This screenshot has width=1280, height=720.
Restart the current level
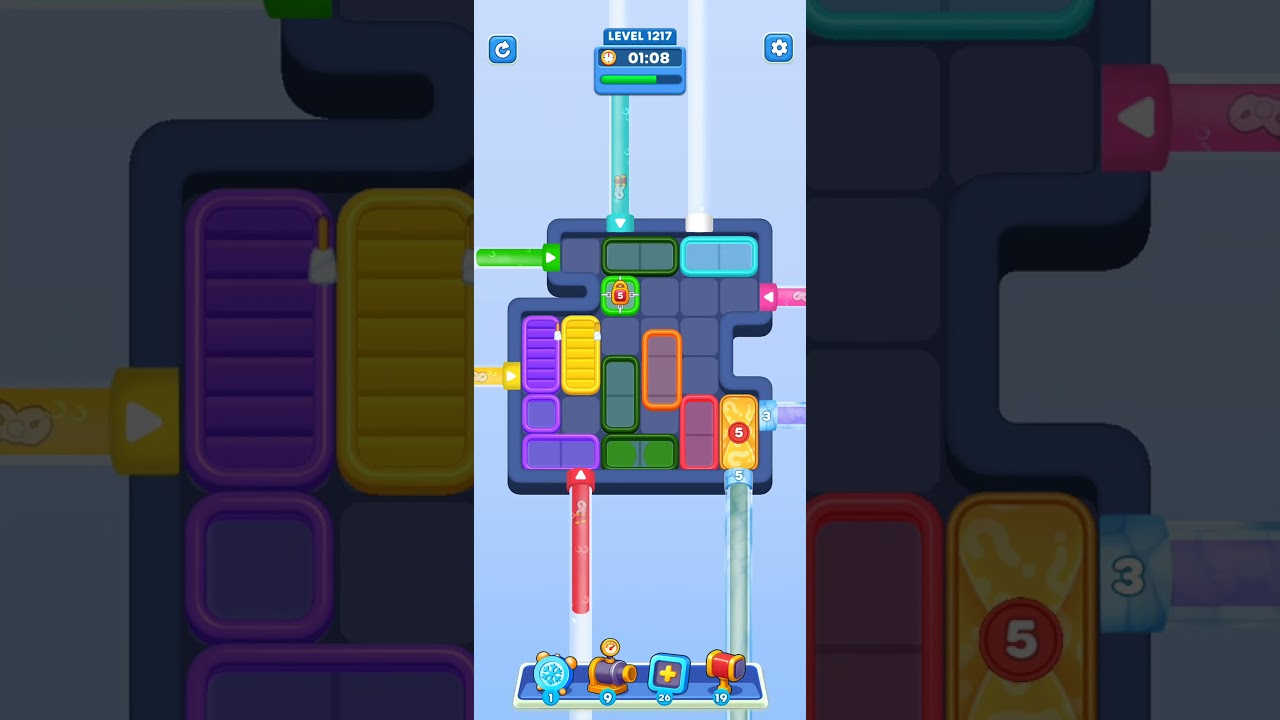click(503, 49)
